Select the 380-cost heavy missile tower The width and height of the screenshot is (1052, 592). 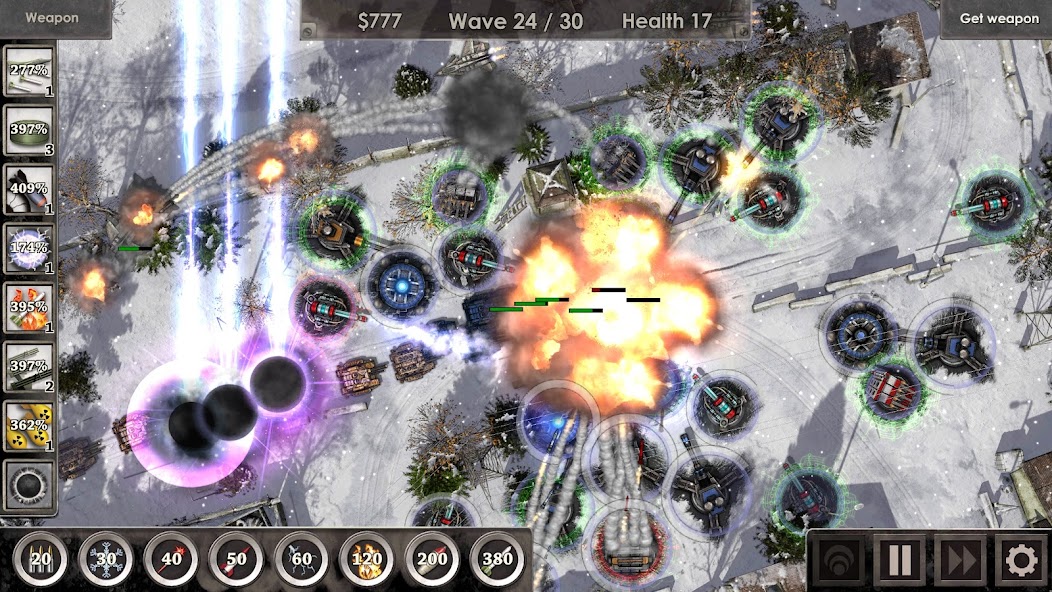coord(496,559)
